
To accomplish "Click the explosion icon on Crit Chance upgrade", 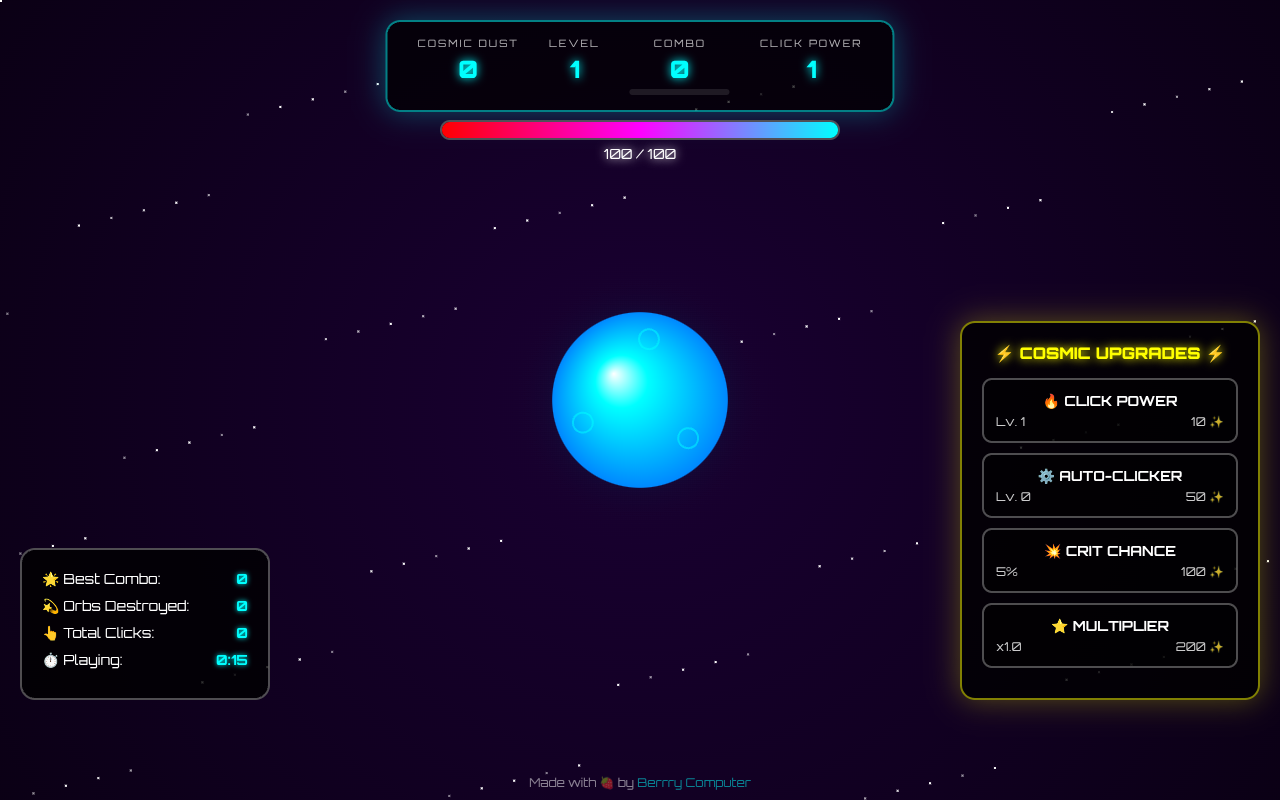I will [1053, 550].
